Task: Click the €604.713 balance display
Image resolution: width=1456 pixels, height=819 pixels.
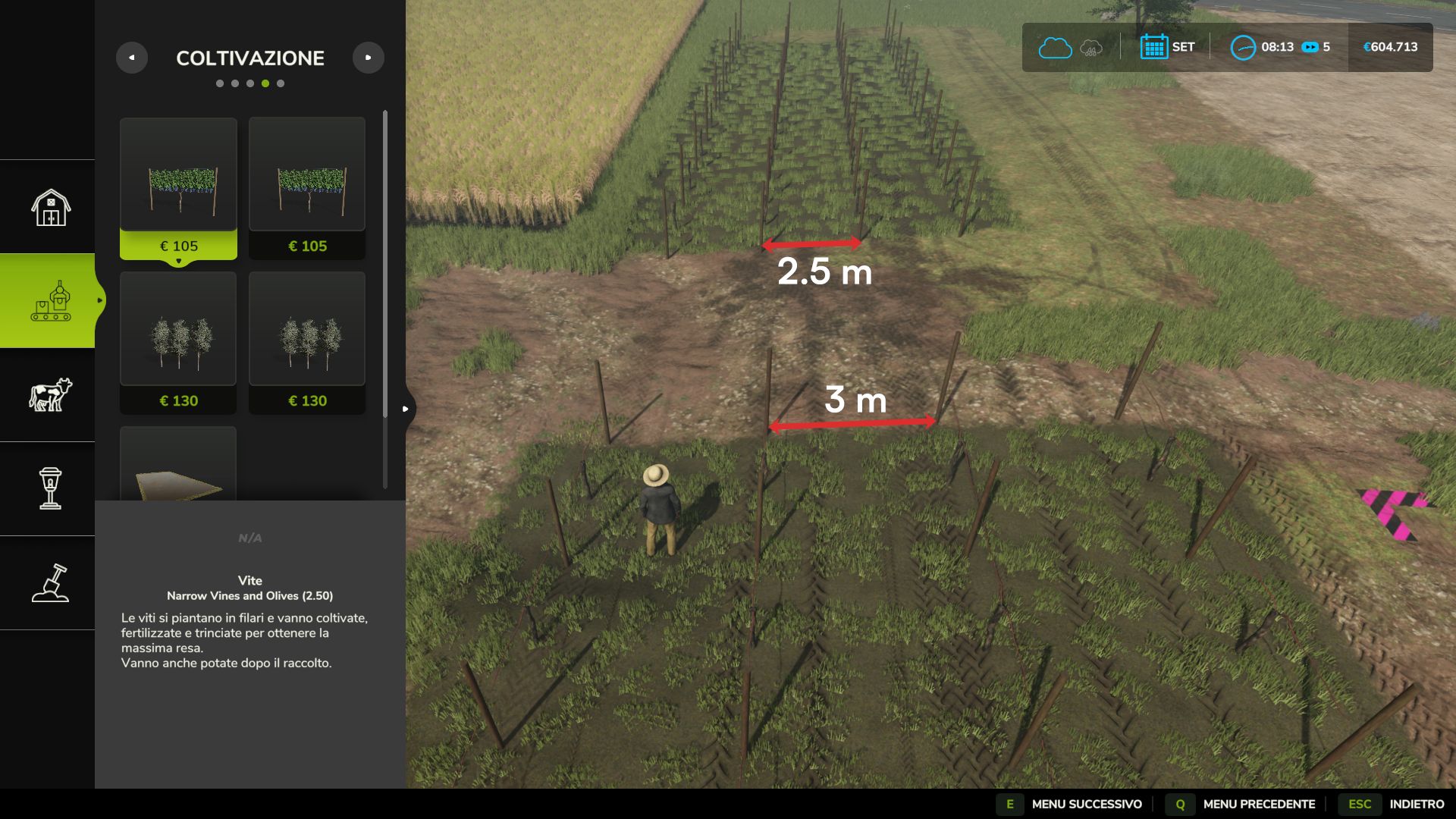Action: (1392, 47)
